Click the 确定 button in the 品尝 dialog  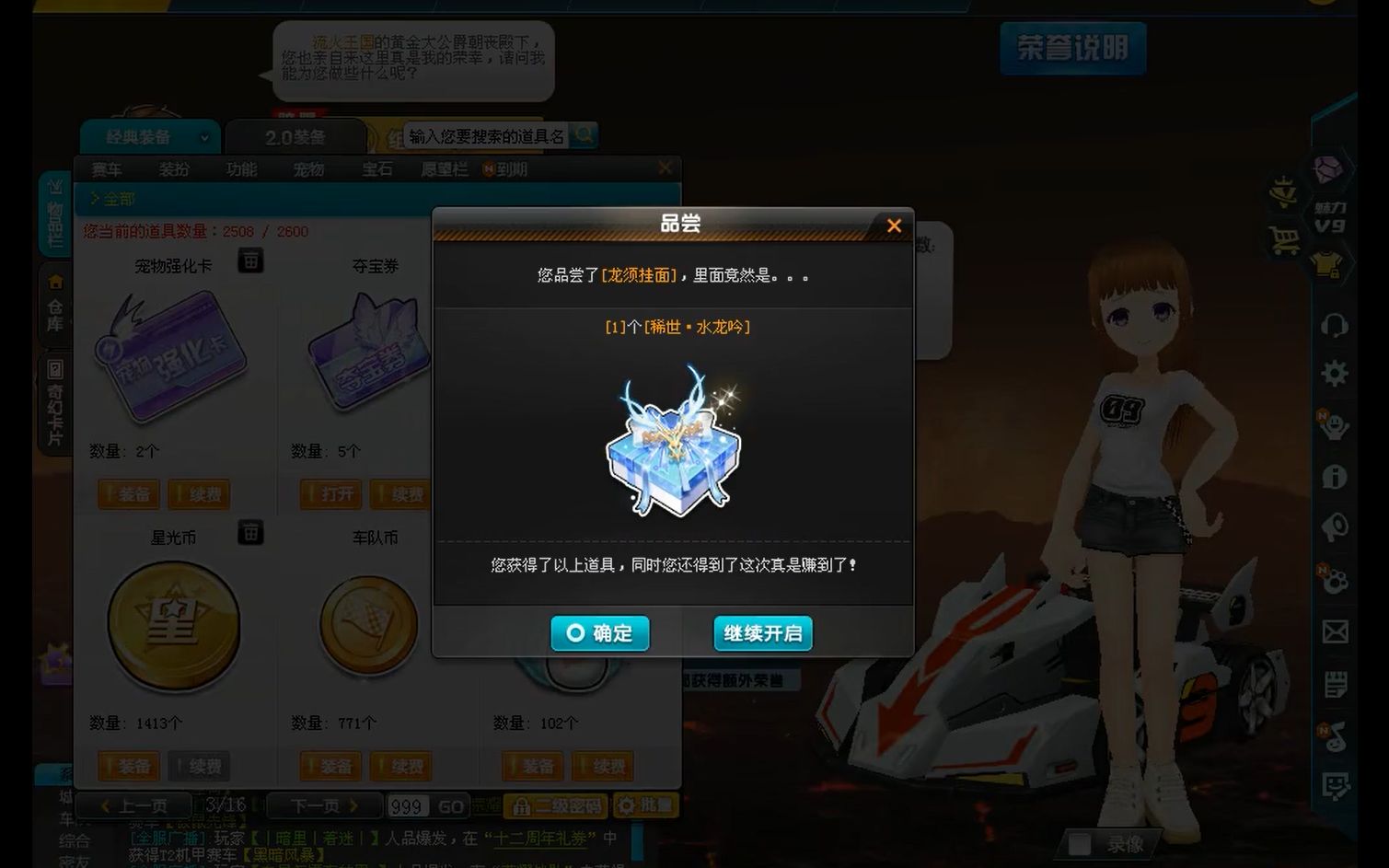(x=599, y=633)
